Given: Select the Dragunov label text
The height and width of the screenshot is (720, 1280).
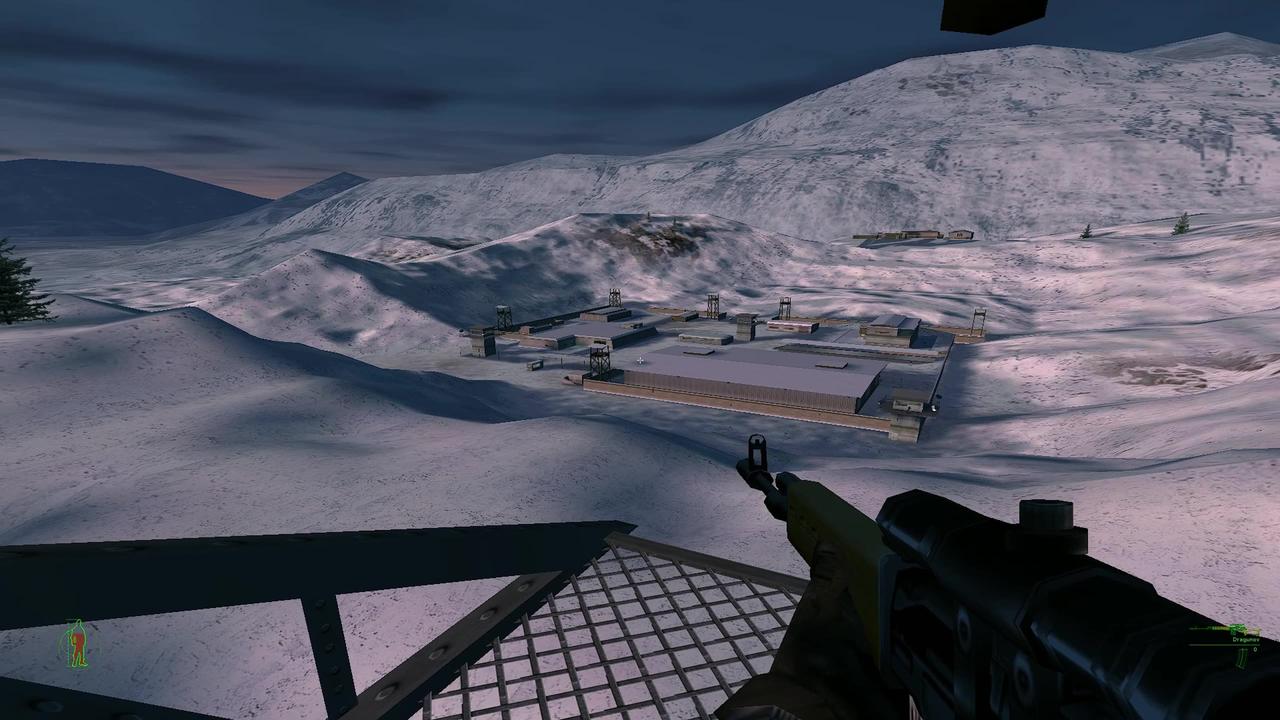Looking at the screenshot, I should click(x=1246, y=640).
